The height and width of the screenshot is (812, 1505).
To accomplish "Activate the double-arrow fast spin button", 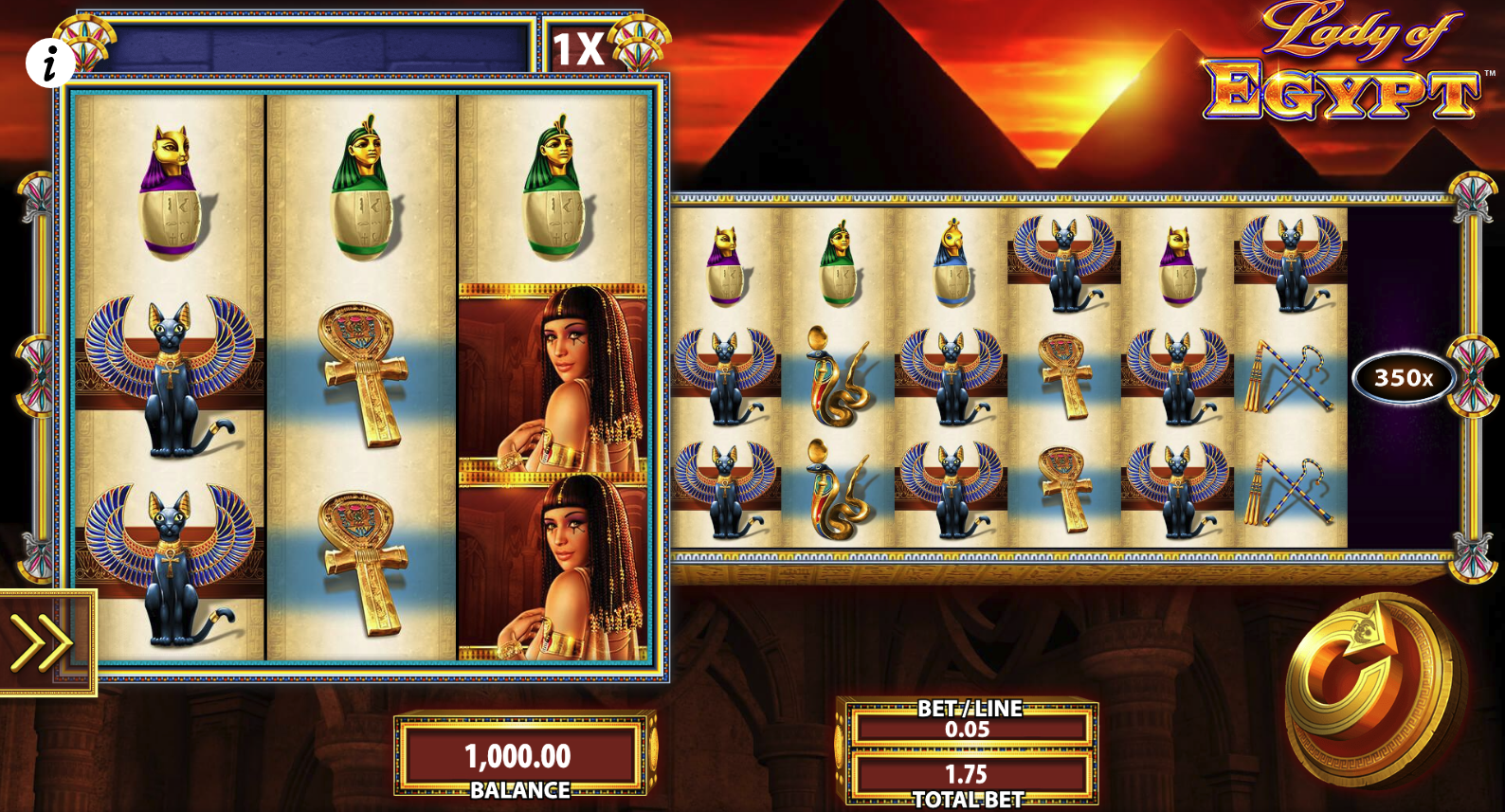I will (x=43, y=643).
